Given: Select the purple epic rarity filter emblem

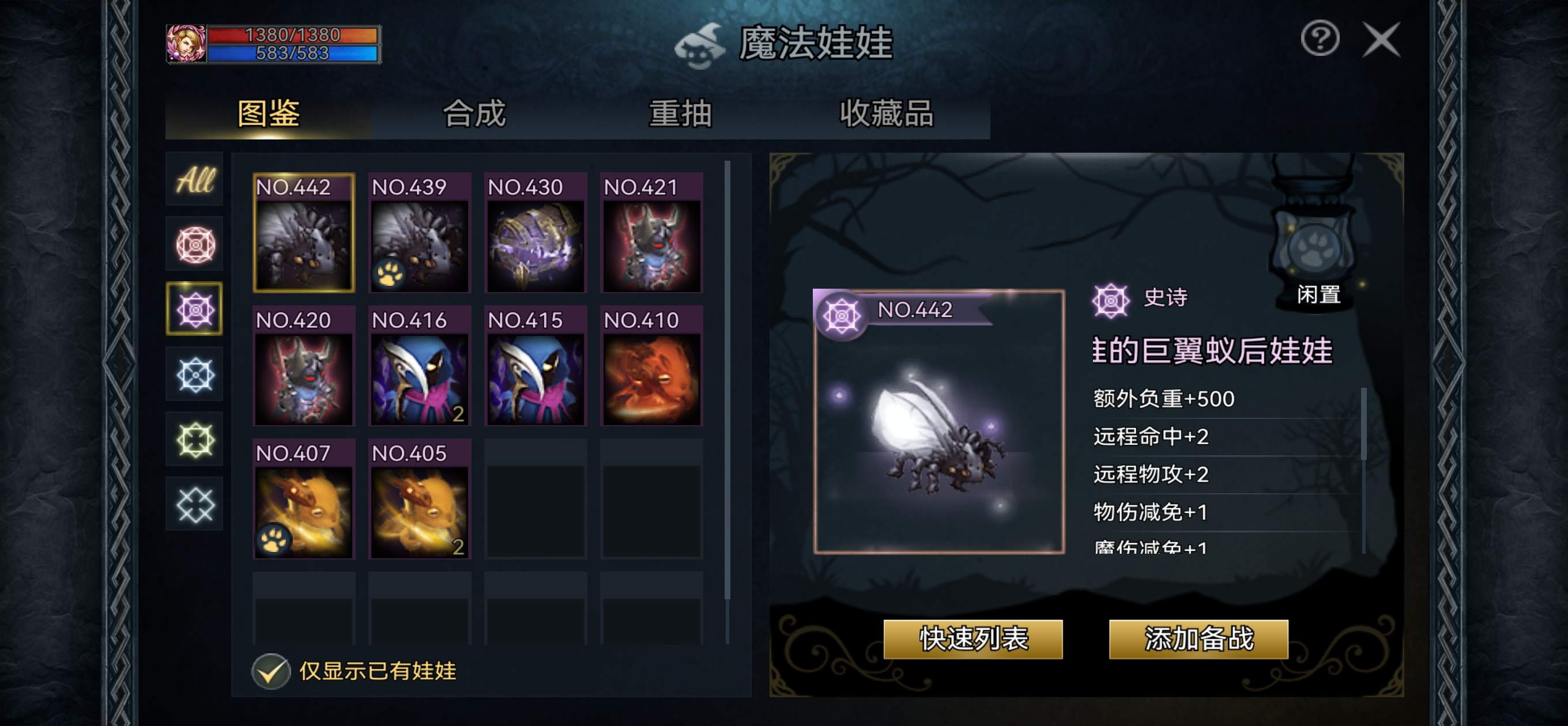Looking at the screenshot, I should tap(194, 308).
